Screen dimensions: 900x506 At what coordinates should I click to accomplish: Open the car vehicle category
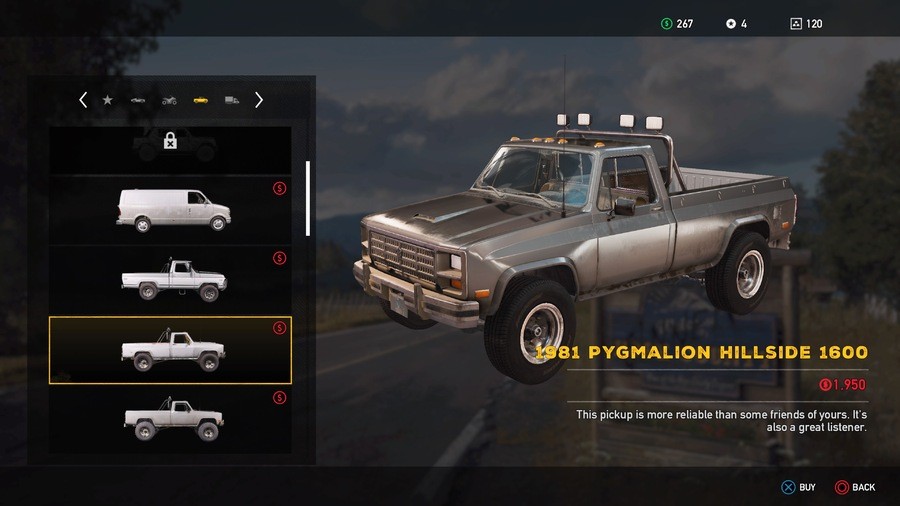click(x=138, y=100)
